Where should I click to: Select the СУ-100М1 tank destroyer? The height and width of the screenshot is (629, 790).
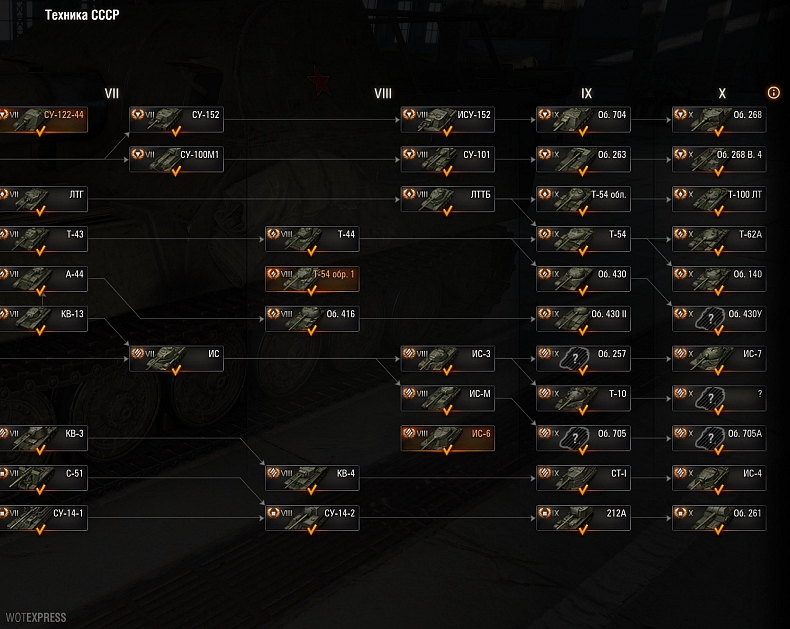coord(176,160)
